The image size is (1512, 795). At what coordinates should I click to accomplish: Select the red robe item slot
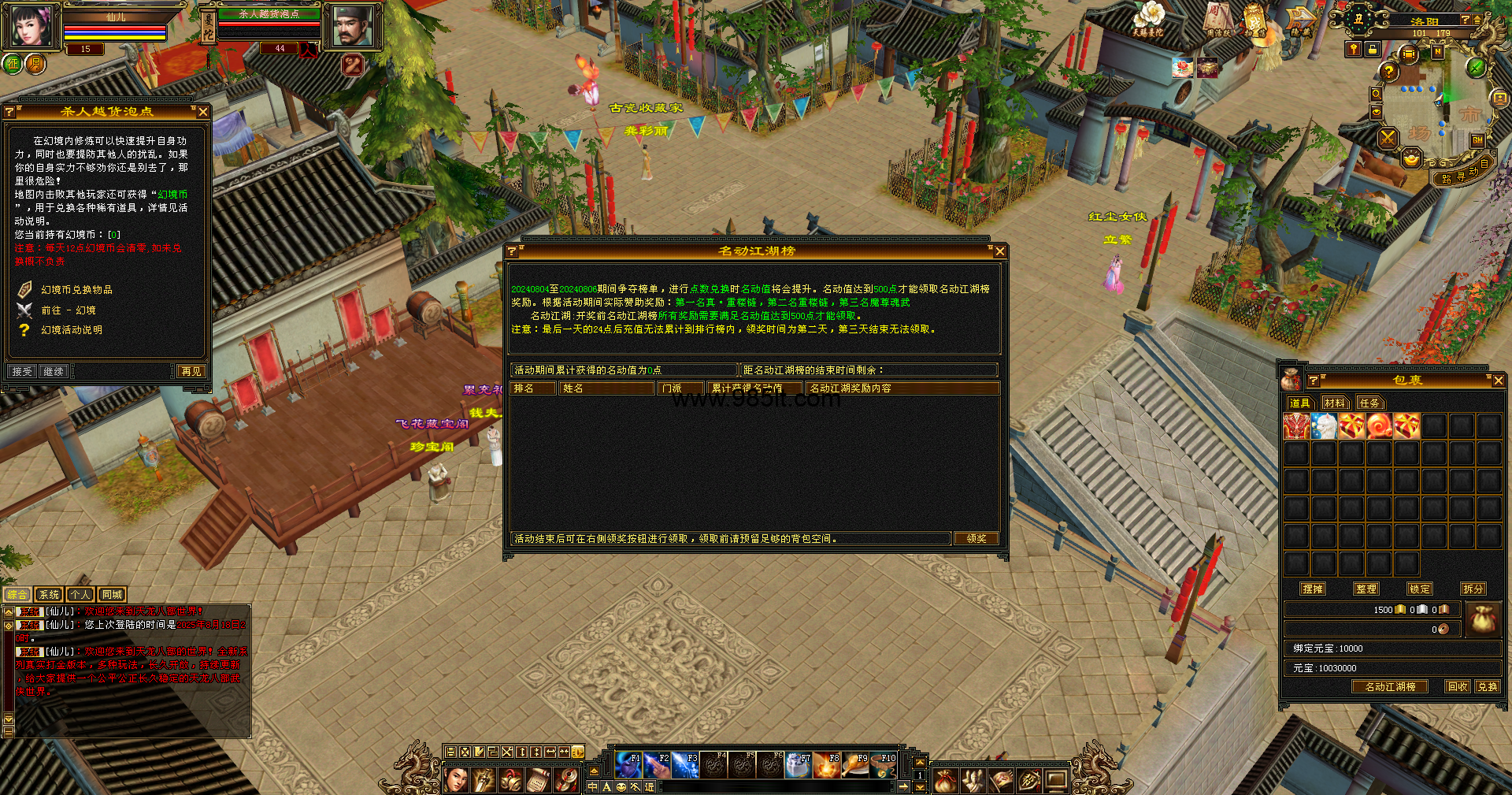pyautogui.click(x=1296, y=426)
